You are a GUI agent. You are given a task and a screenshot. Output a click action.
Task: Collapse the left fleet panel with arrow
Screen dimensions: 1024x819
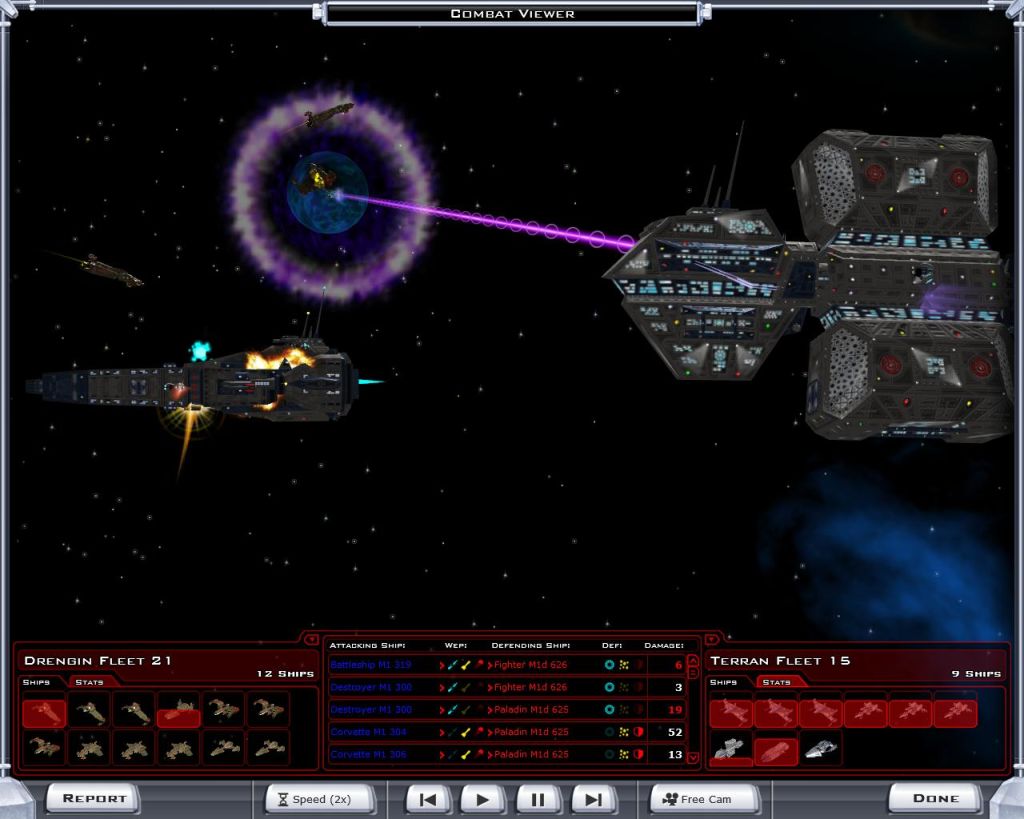[311, 639]
